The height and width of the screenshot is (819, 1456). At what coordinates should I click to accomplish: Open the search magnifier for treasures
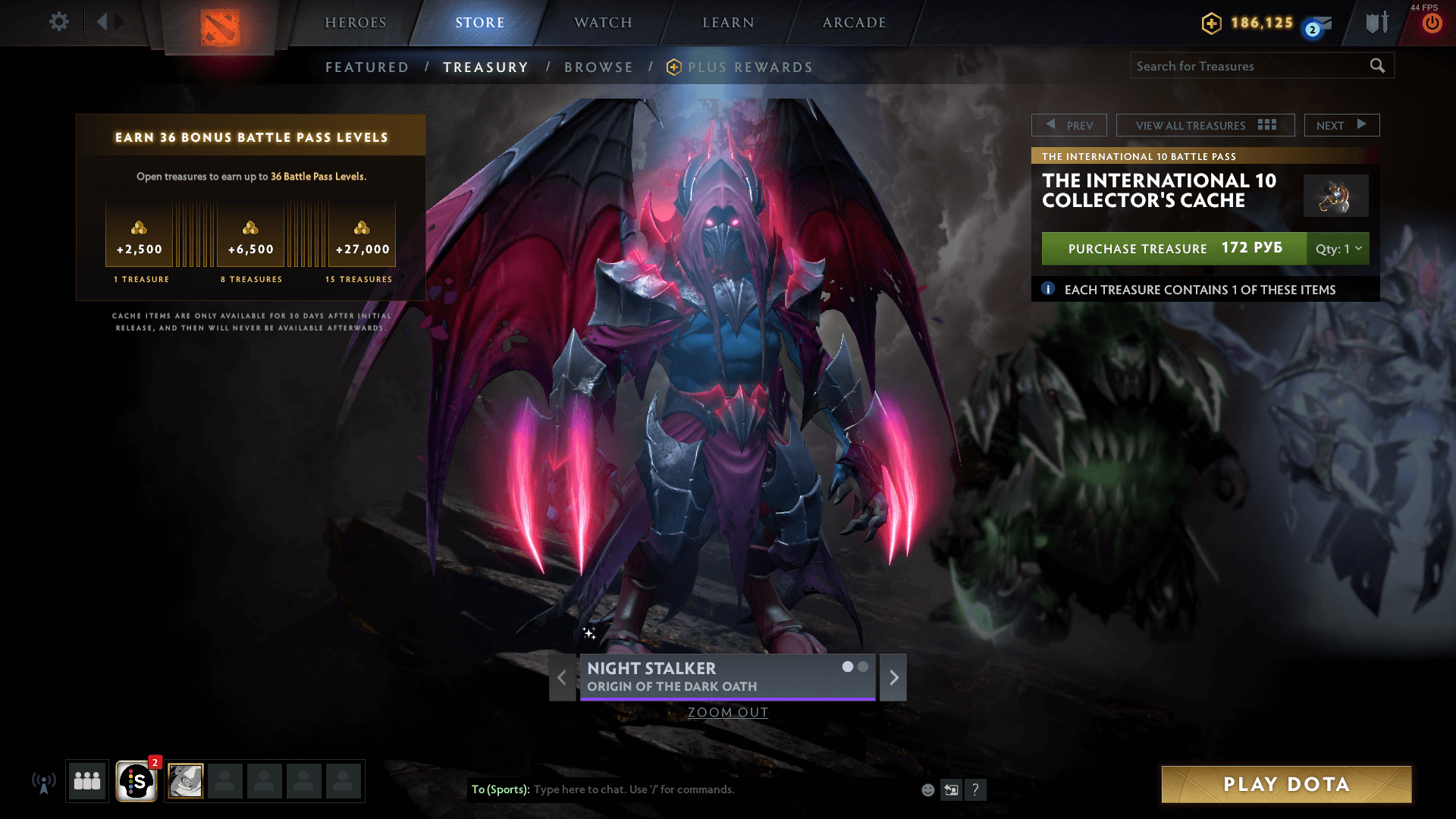[1377, 66]
